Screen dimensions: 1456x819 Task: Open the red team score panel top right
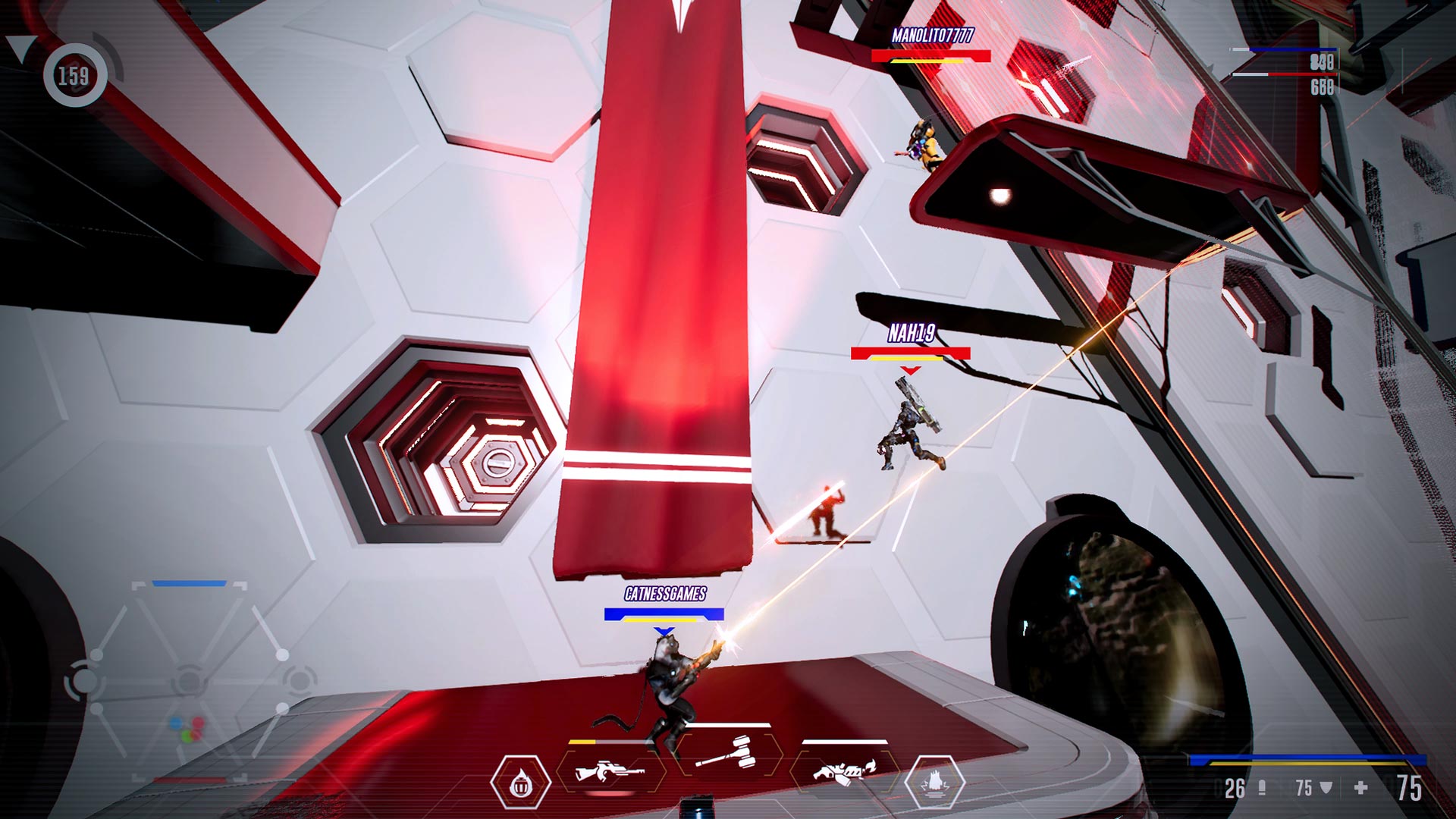[x=1284, y=74]
